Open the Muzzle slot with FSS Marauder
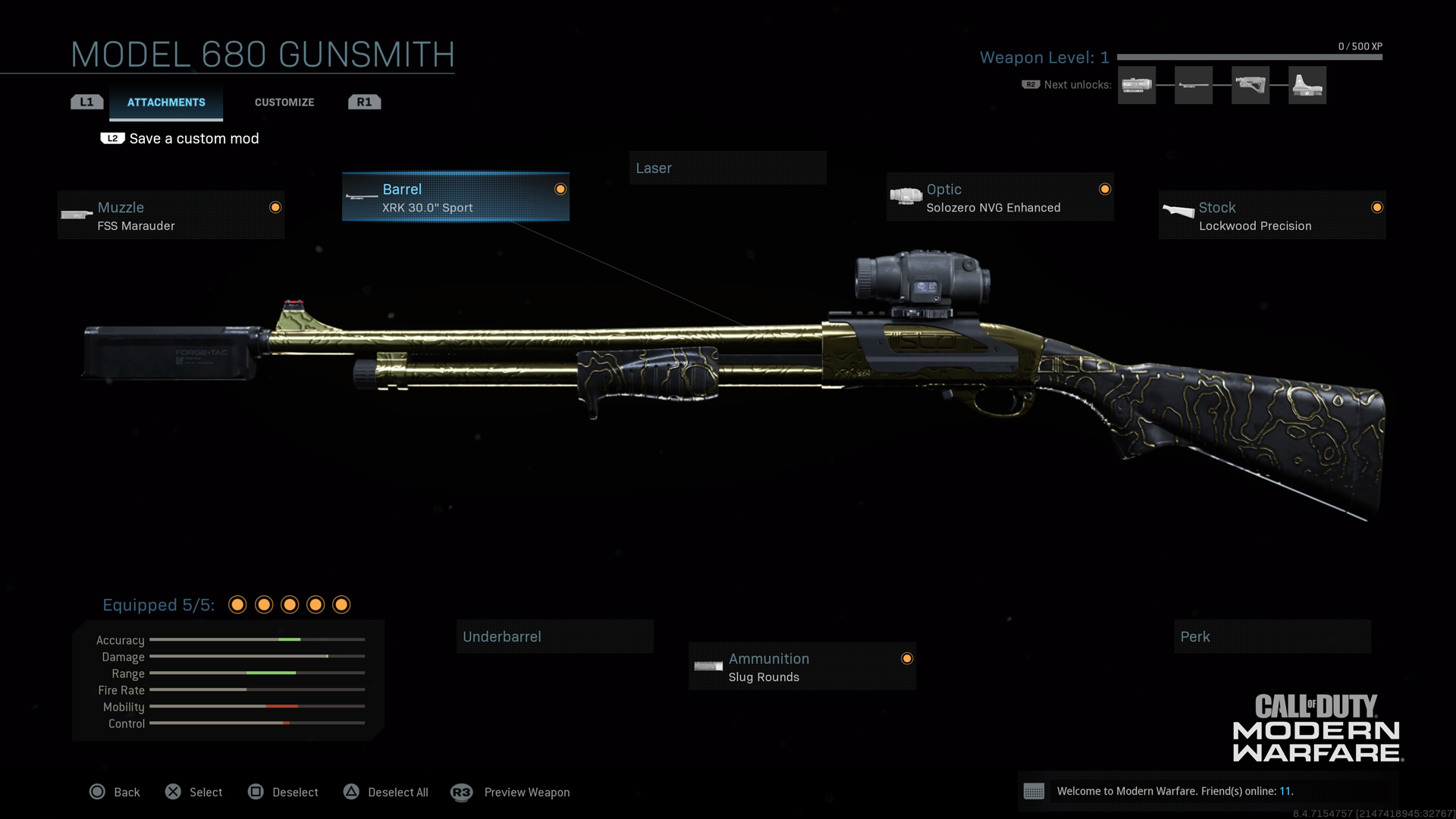 coord(171,215)
